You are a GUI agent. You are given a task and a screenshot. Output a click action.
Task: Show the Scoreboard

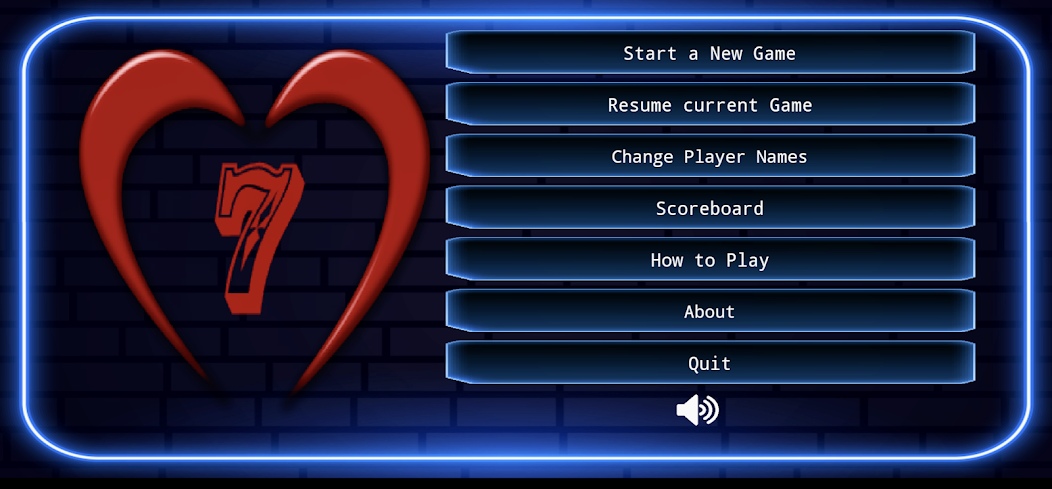click(x=709, y=208)
